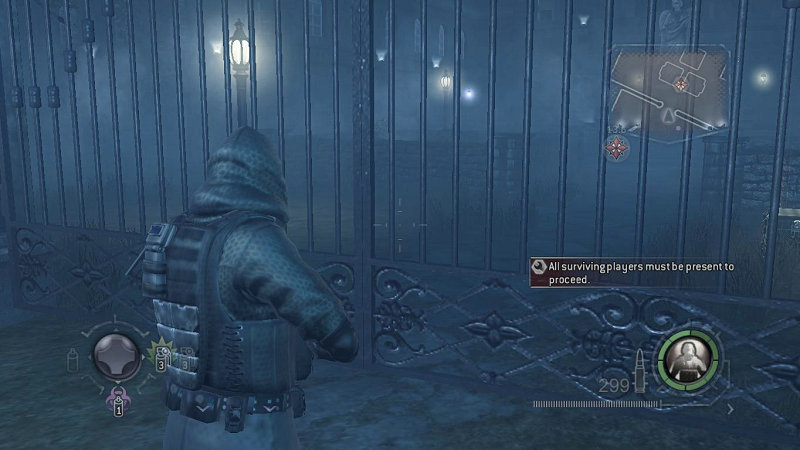Select the 'All surviving players' notification box

point(634,273)
